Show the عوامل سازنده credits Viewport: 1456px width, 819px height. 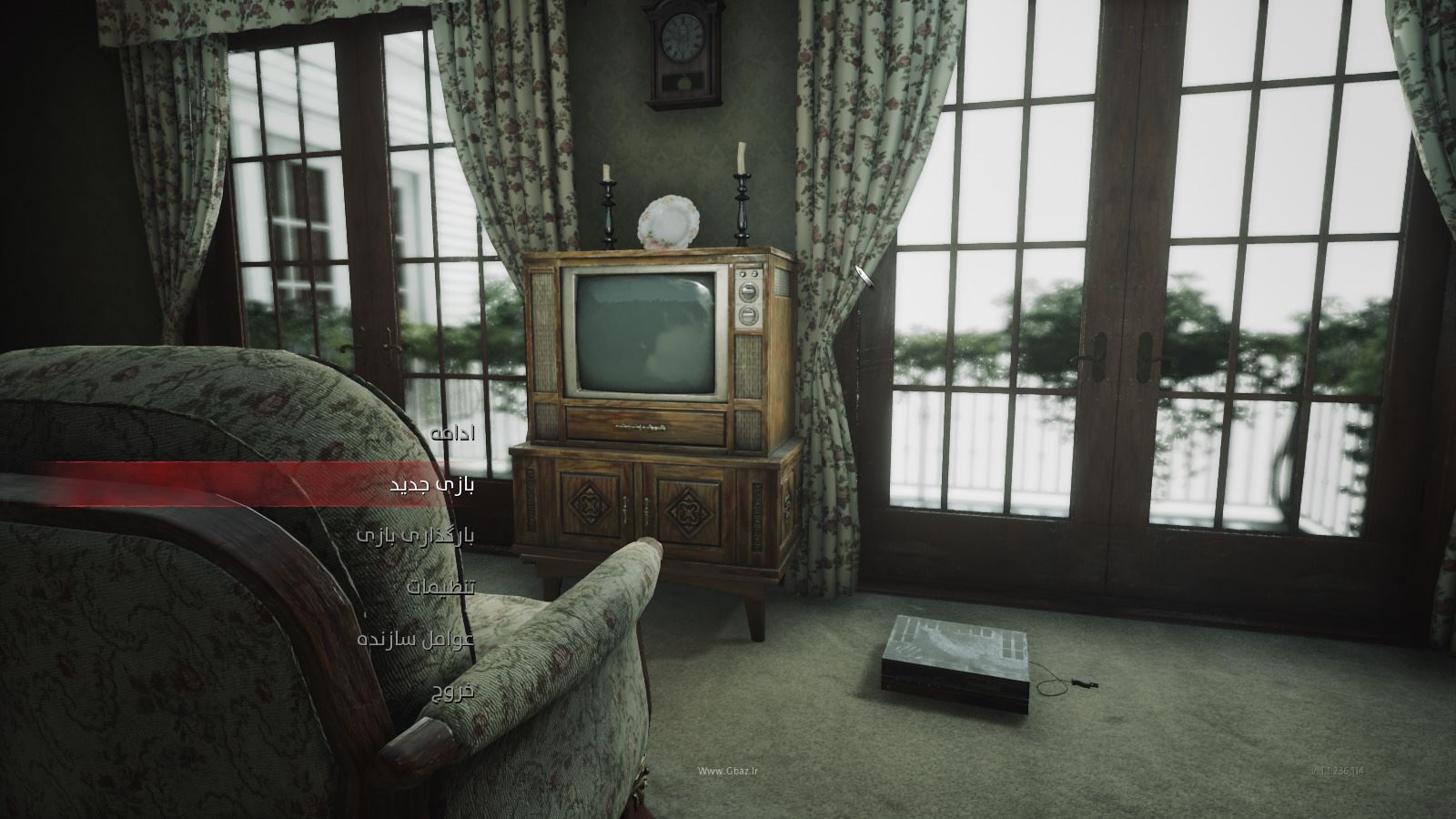click(416, 639)
